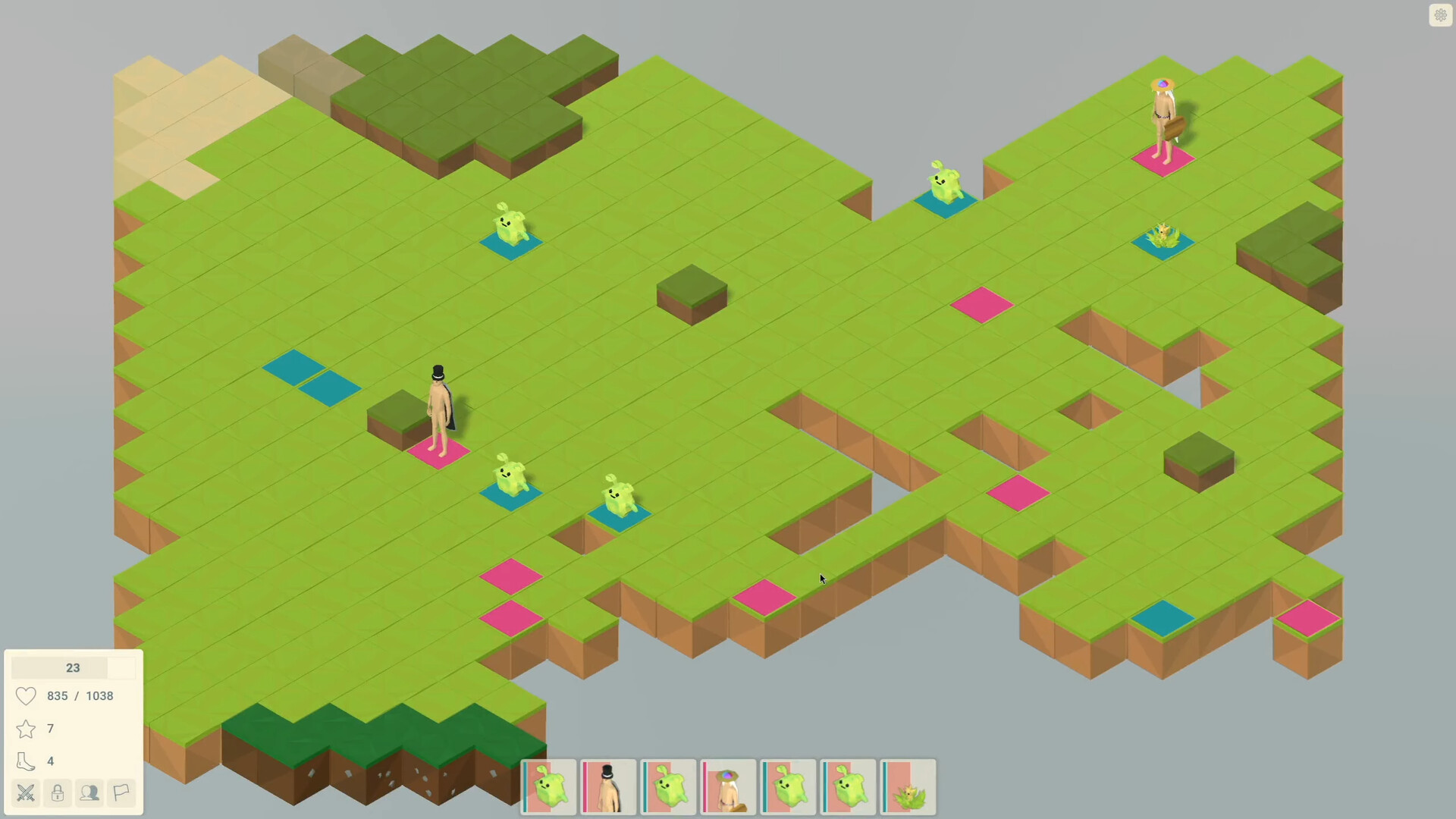Select the fifth slime portrait
1456x819 pixels.
click(x=788, y=787)
